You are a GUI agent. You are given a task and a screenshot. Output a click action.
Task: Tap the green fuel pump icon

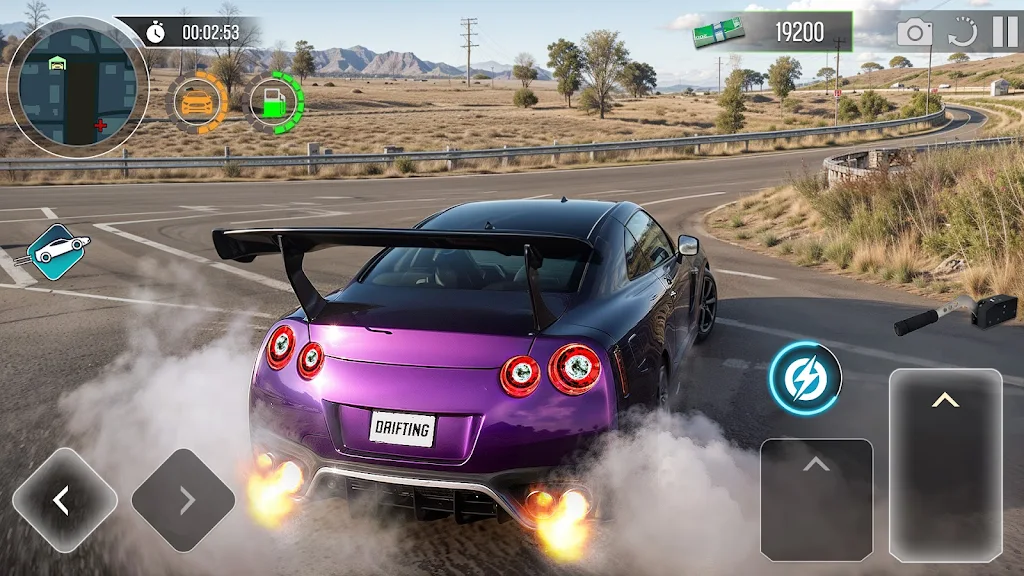(x=272, y=103)
